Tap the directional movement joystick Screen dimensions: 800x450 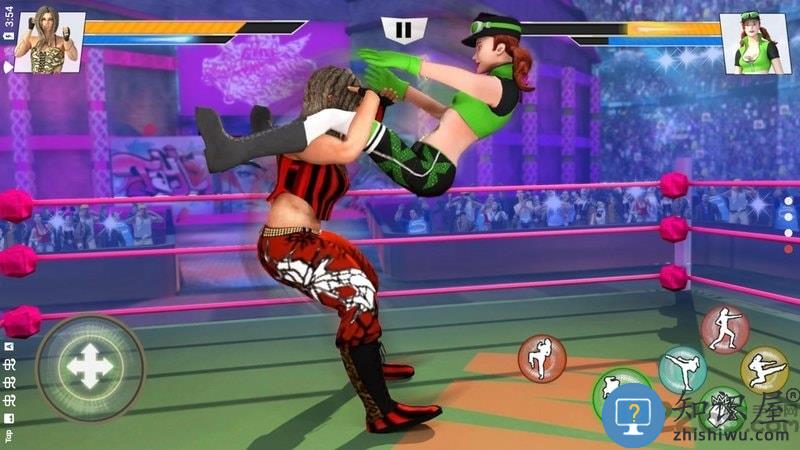click(90, 369)
